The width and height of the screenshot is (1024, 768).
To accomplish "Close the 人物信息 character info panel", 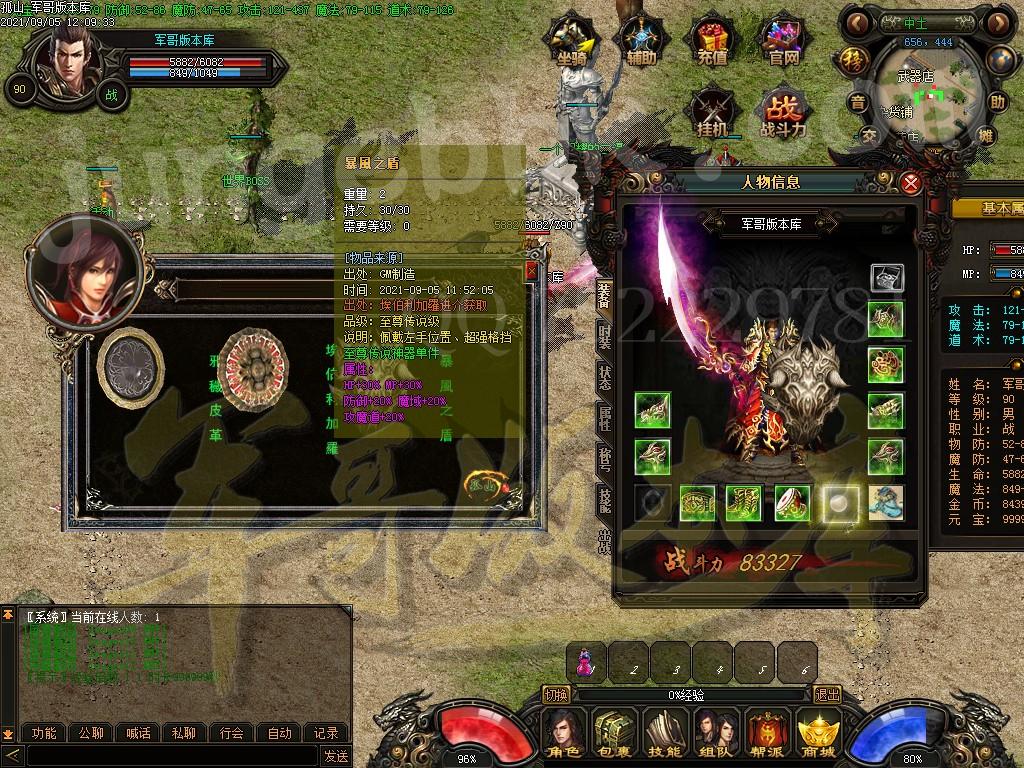I will [x=910, y=183].
